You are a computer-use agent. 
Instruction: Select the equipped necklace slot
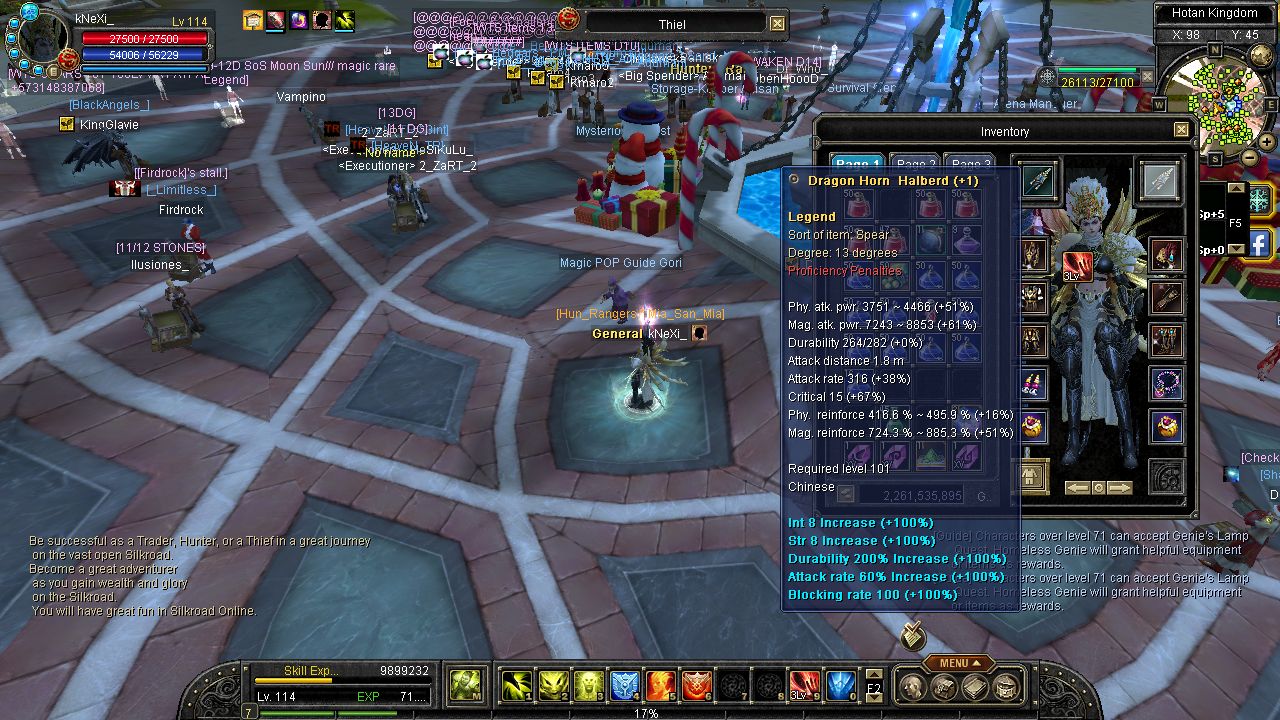[x=1166, y=383]
